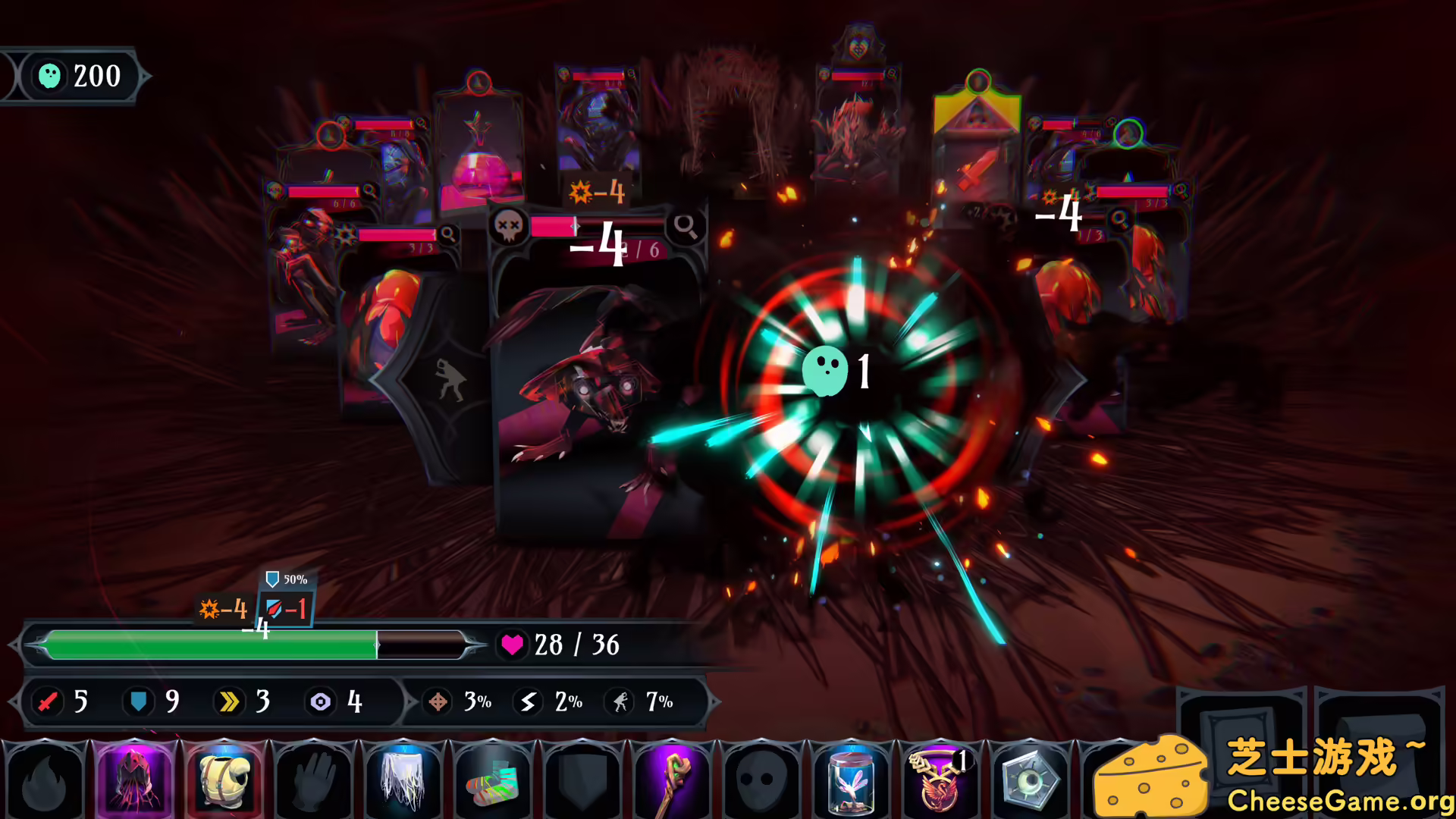Inspect the rightmost enemy with the magnifying glass icon
1456x819 pixels.
pos(1181,191)
